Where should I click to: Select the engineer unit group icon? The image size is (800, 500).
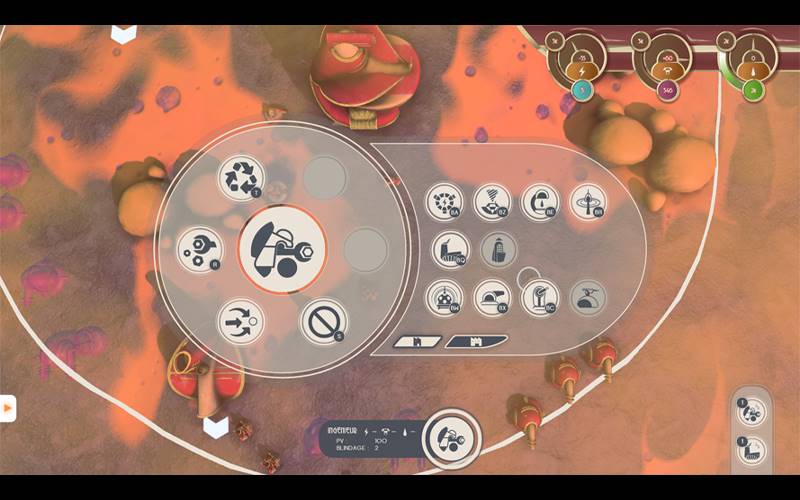coord(752,411)
